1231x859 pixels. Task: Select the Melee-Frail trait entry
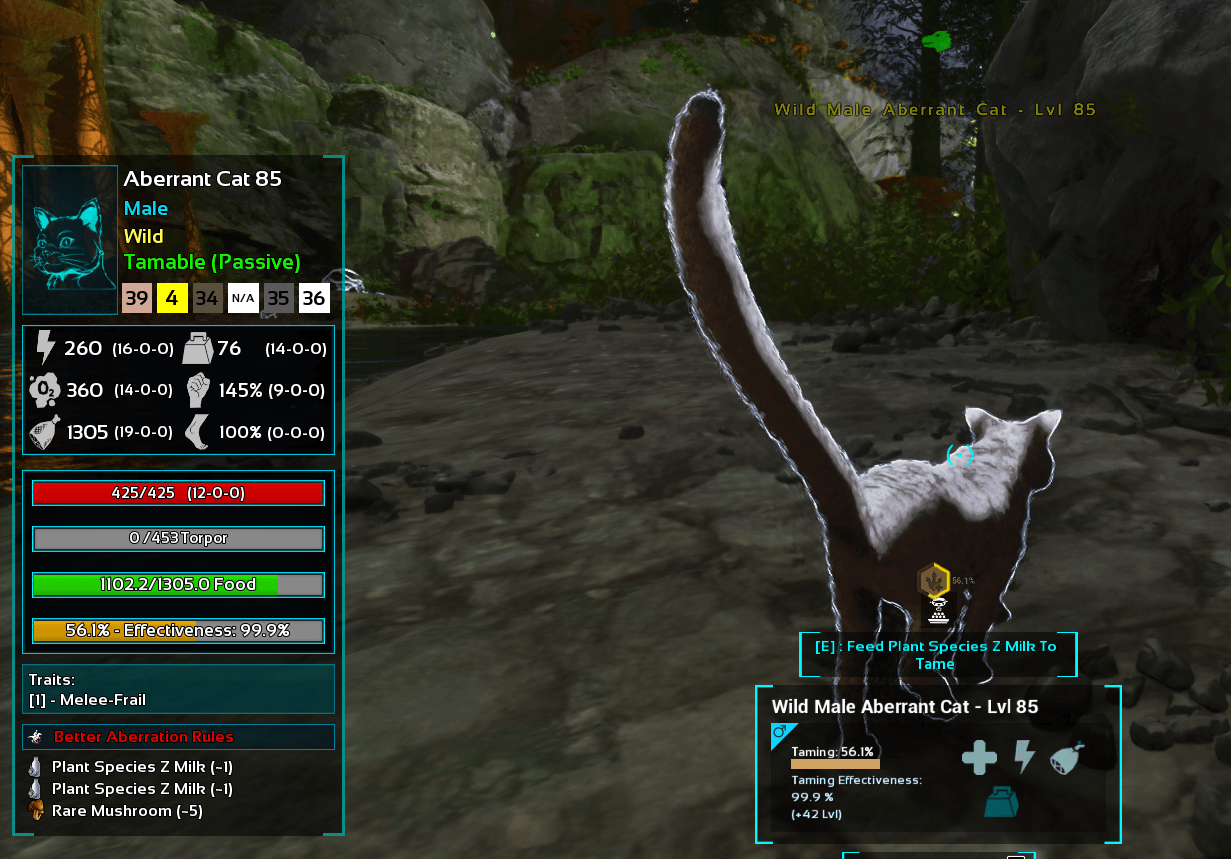[88, 700]
